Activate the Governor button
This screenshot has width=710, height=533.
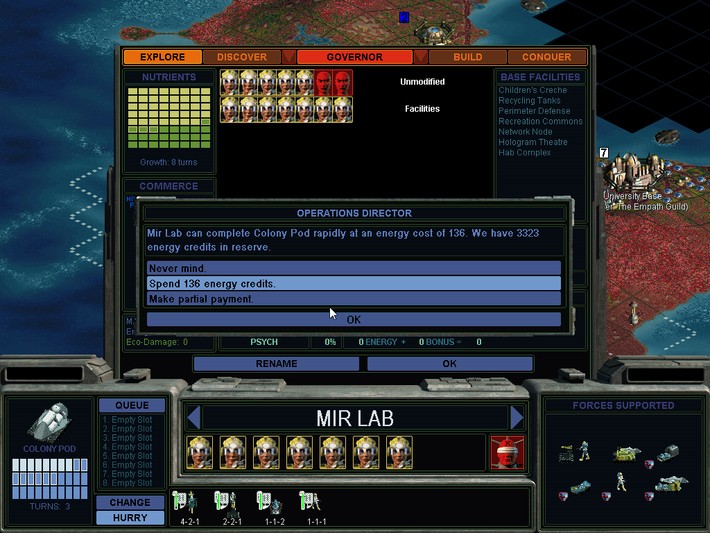click(354, 57)
